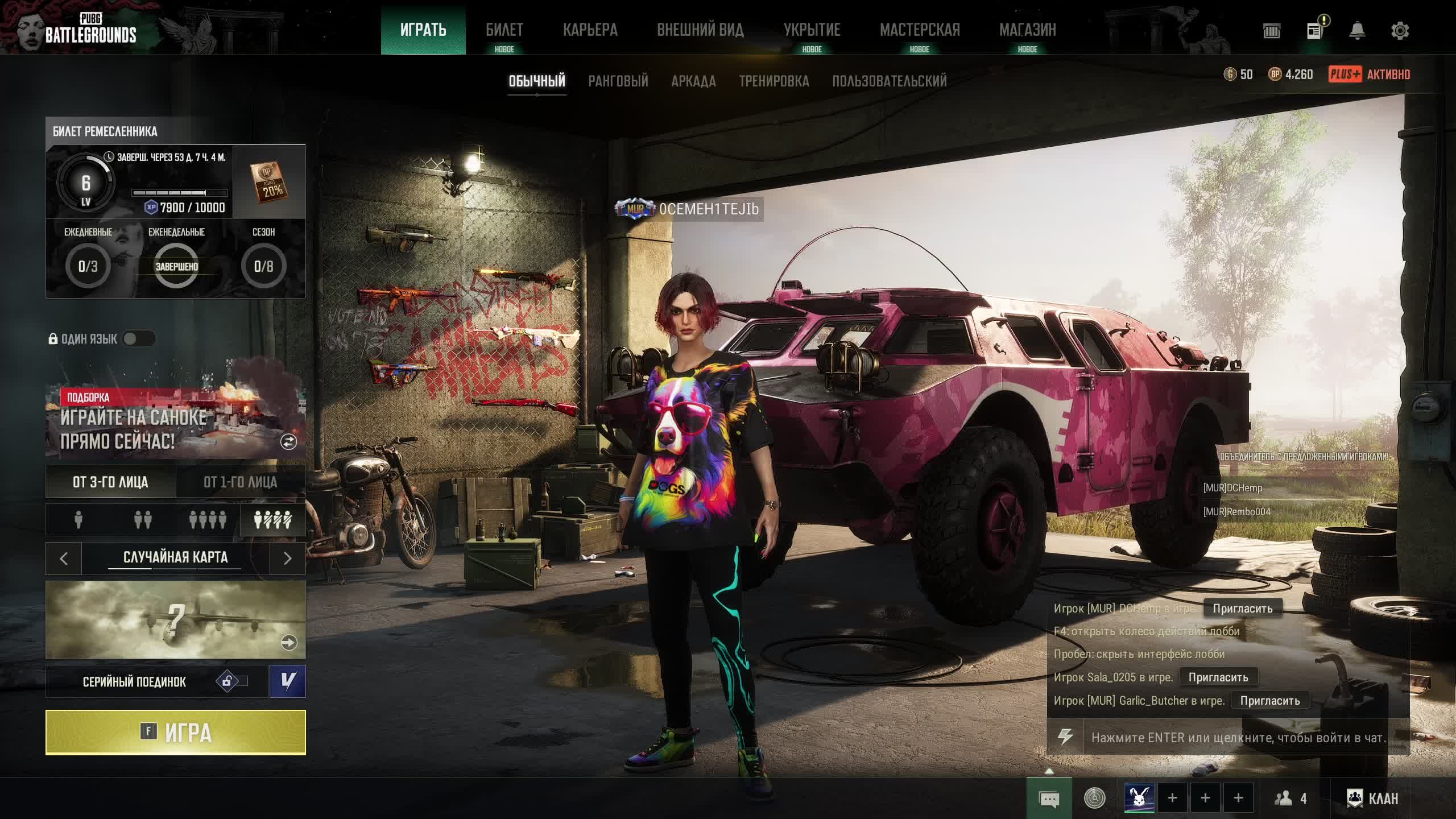
Task: Open the БИЛЕТ pass tab
Action: 504,30
